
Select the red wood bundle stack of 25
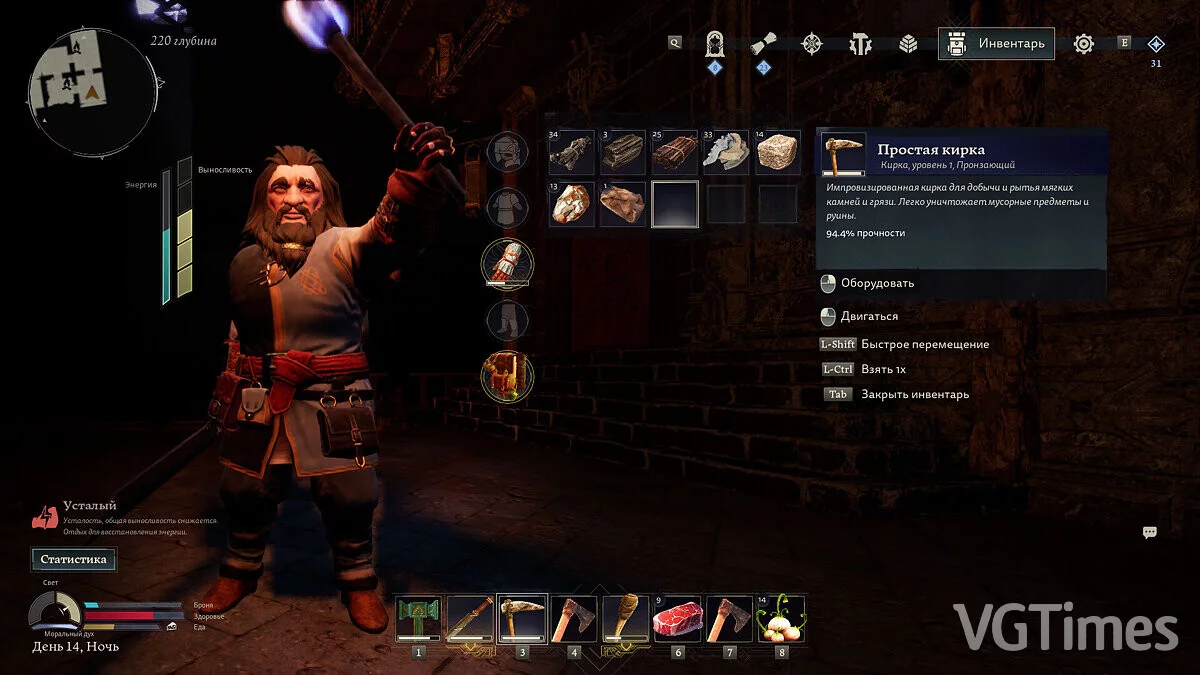click(x=674, y=152)
